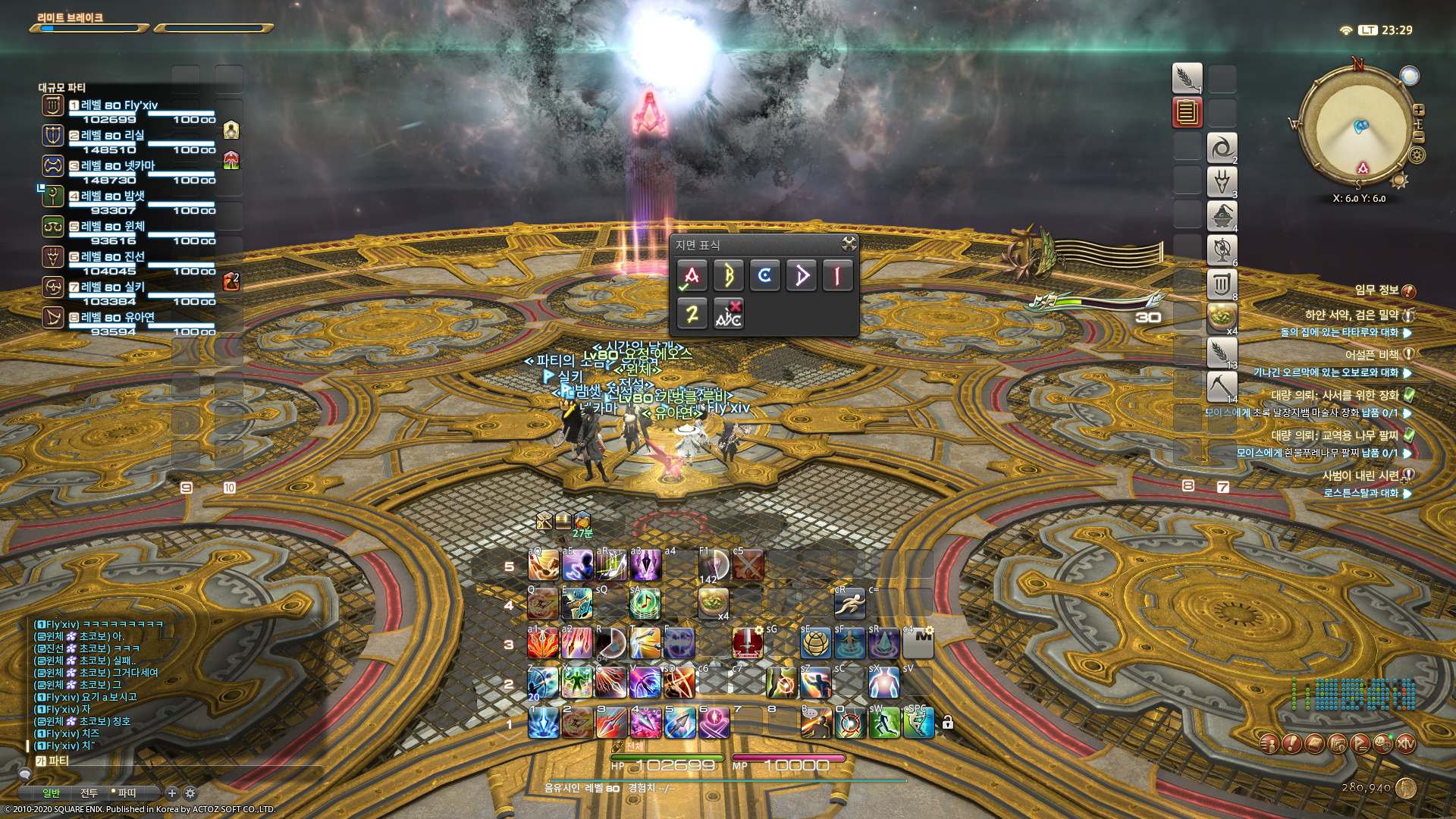The height and width of the screenshot is (819, 1456).
Task: Open the chat log settings gear
Action: [x=190, y=793]
